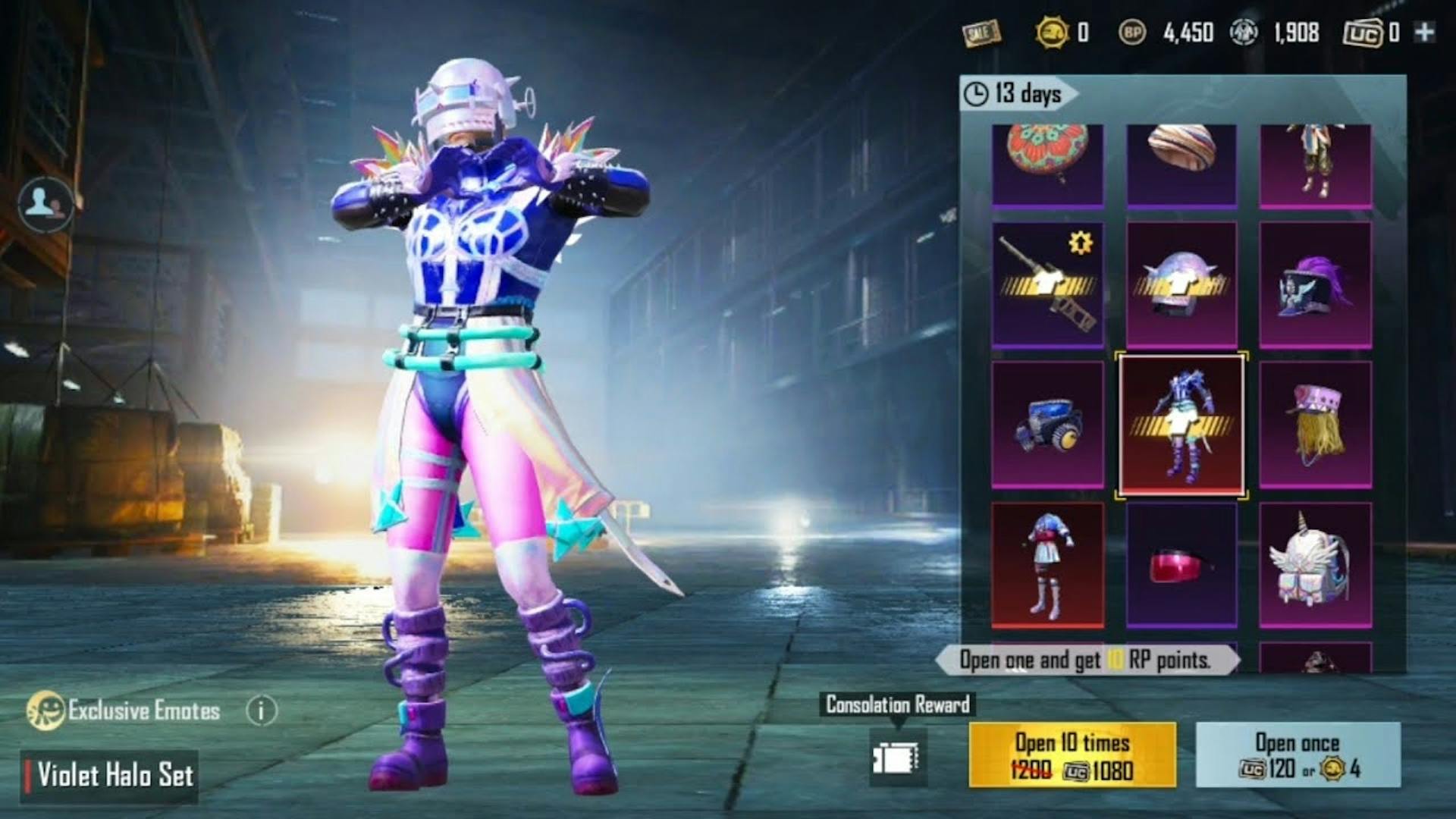The height and width of the screenshot is (819, 1456).
Task: Click the clock icon beside 13 days
Action: click(x=974, y=94)
